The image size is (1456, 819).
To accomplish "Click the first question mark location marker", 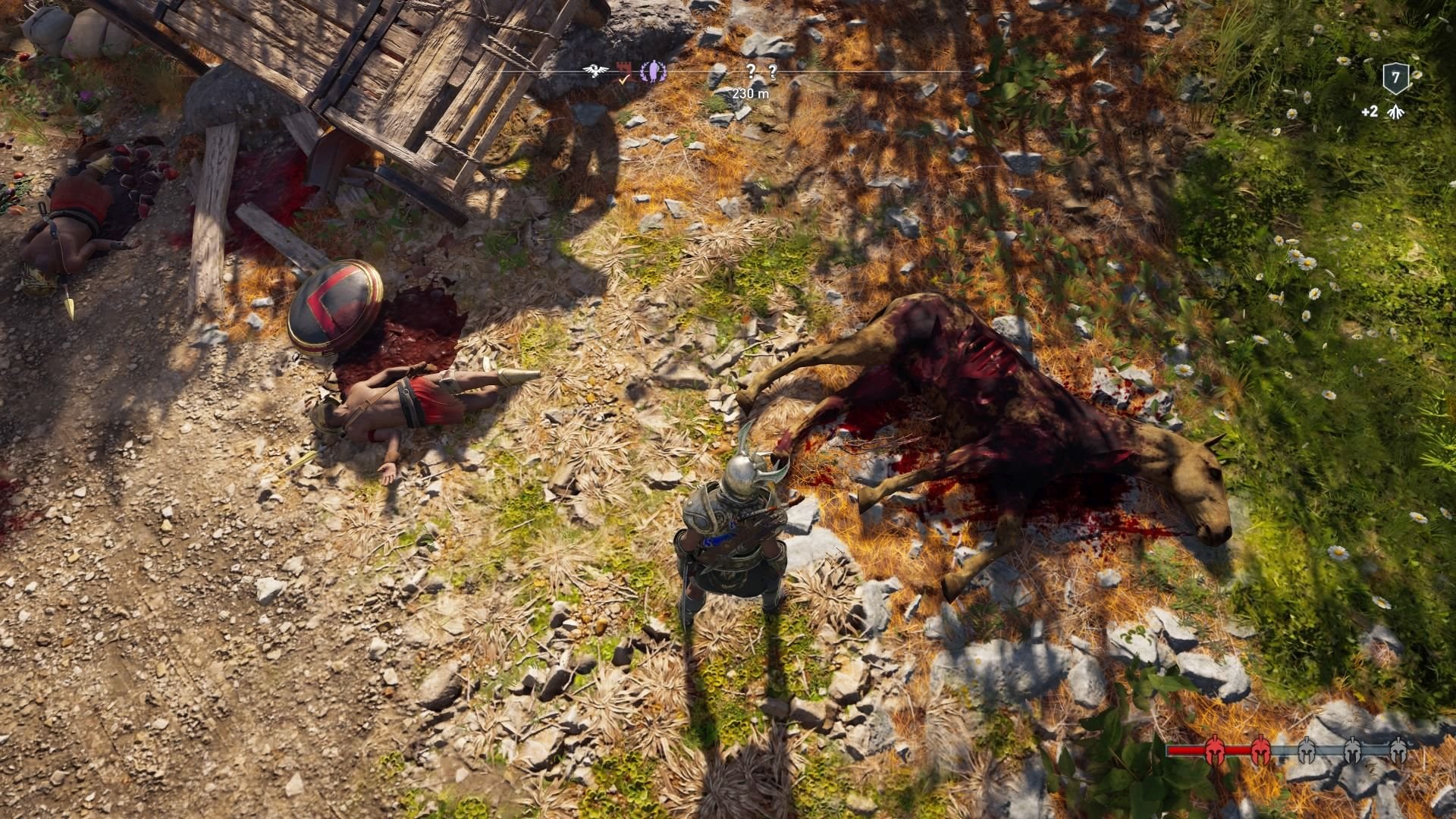I will click(x=752, y=72).
